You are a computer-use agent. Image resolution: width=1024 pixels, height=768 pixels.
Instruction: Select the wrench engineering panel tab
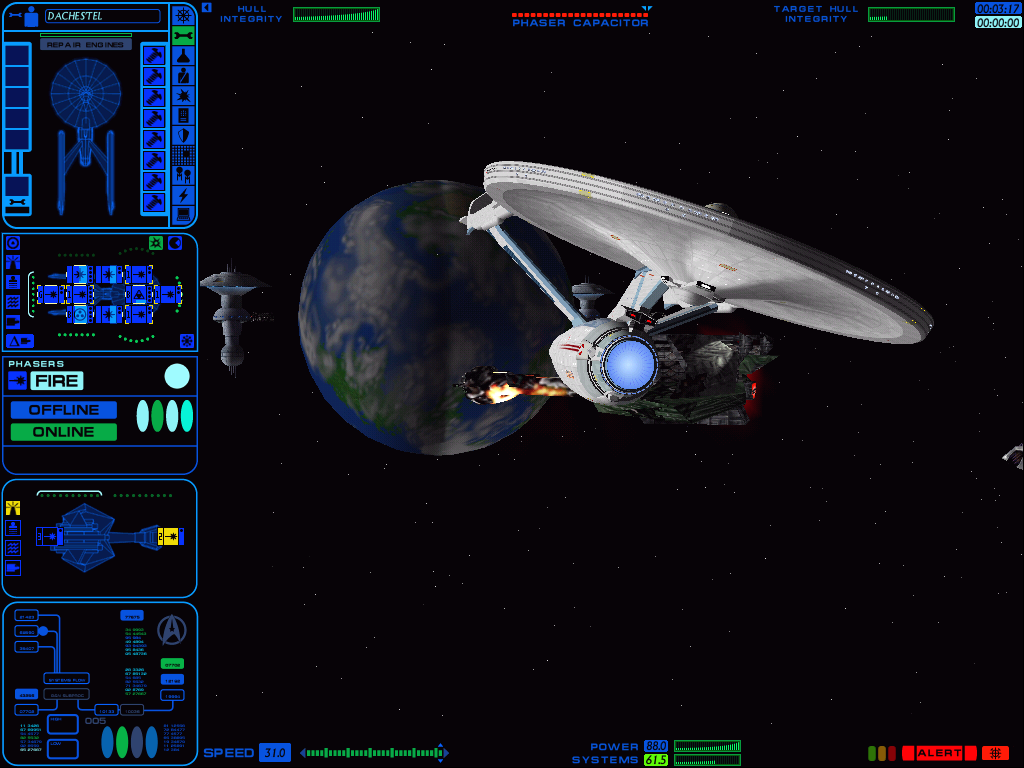coord(183,36)
